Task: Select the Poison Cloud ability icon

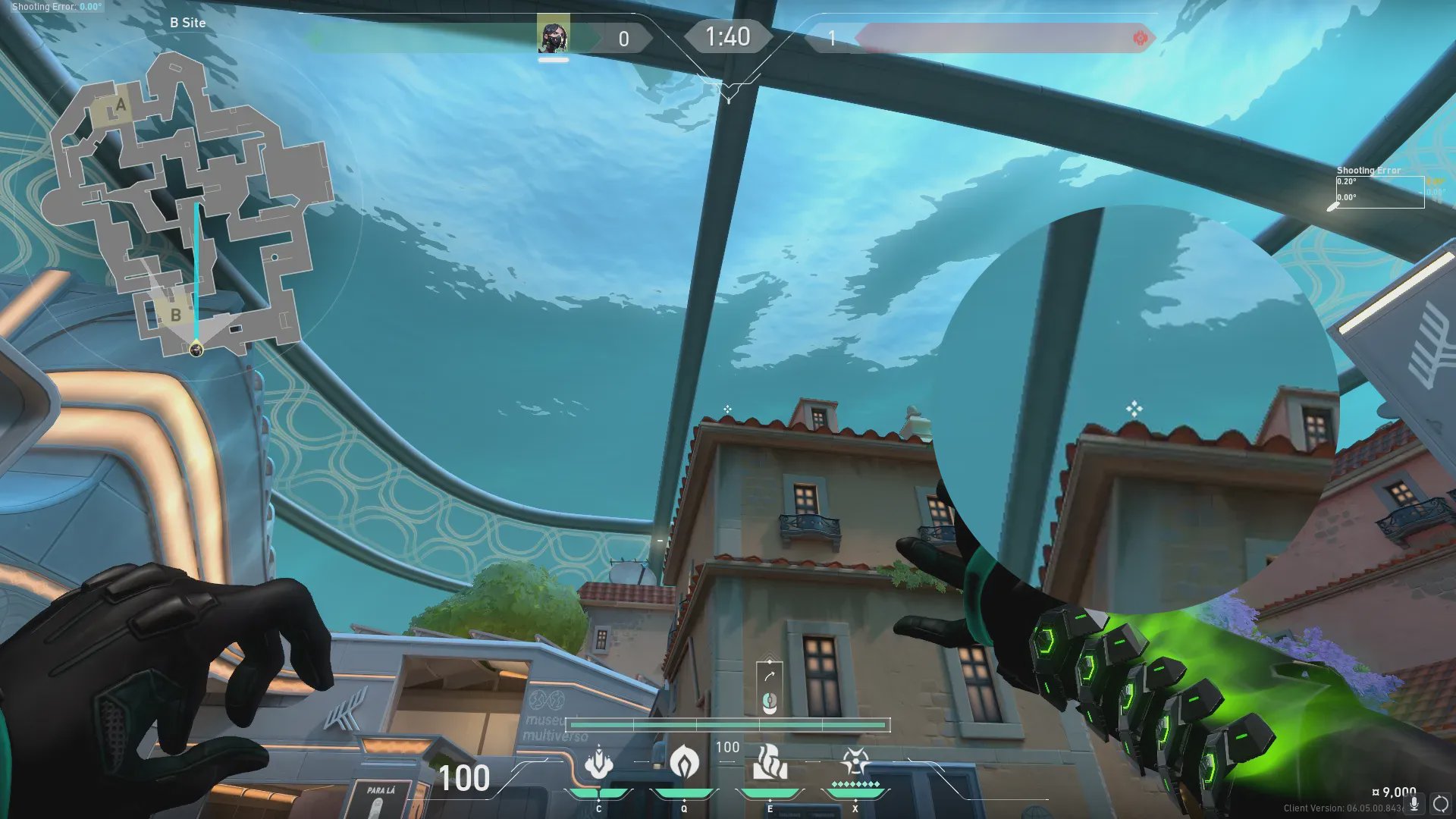Action: pyautogui.click(x=684, y=762)
